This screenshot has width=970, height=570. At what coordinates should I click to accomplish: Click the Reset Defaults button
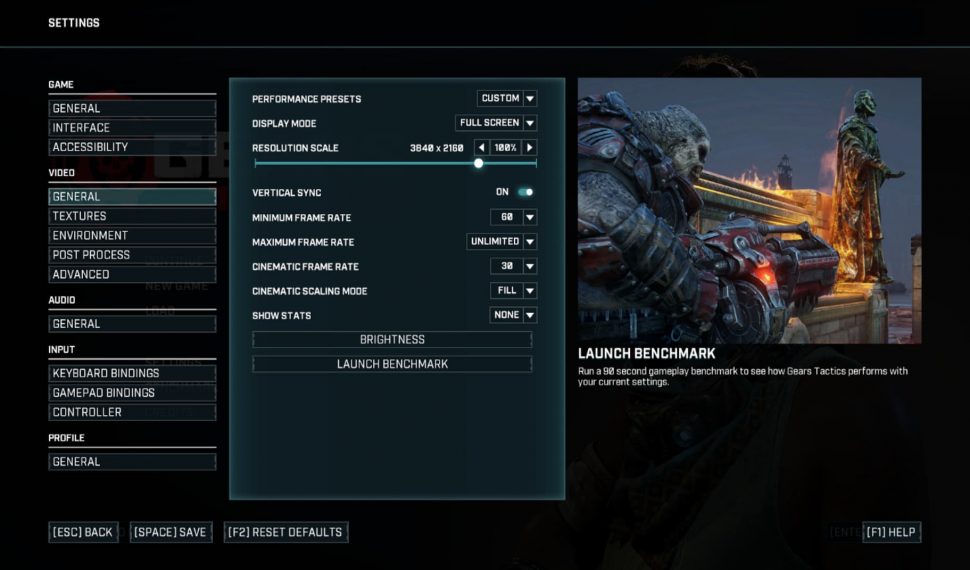tap(286, 532)
